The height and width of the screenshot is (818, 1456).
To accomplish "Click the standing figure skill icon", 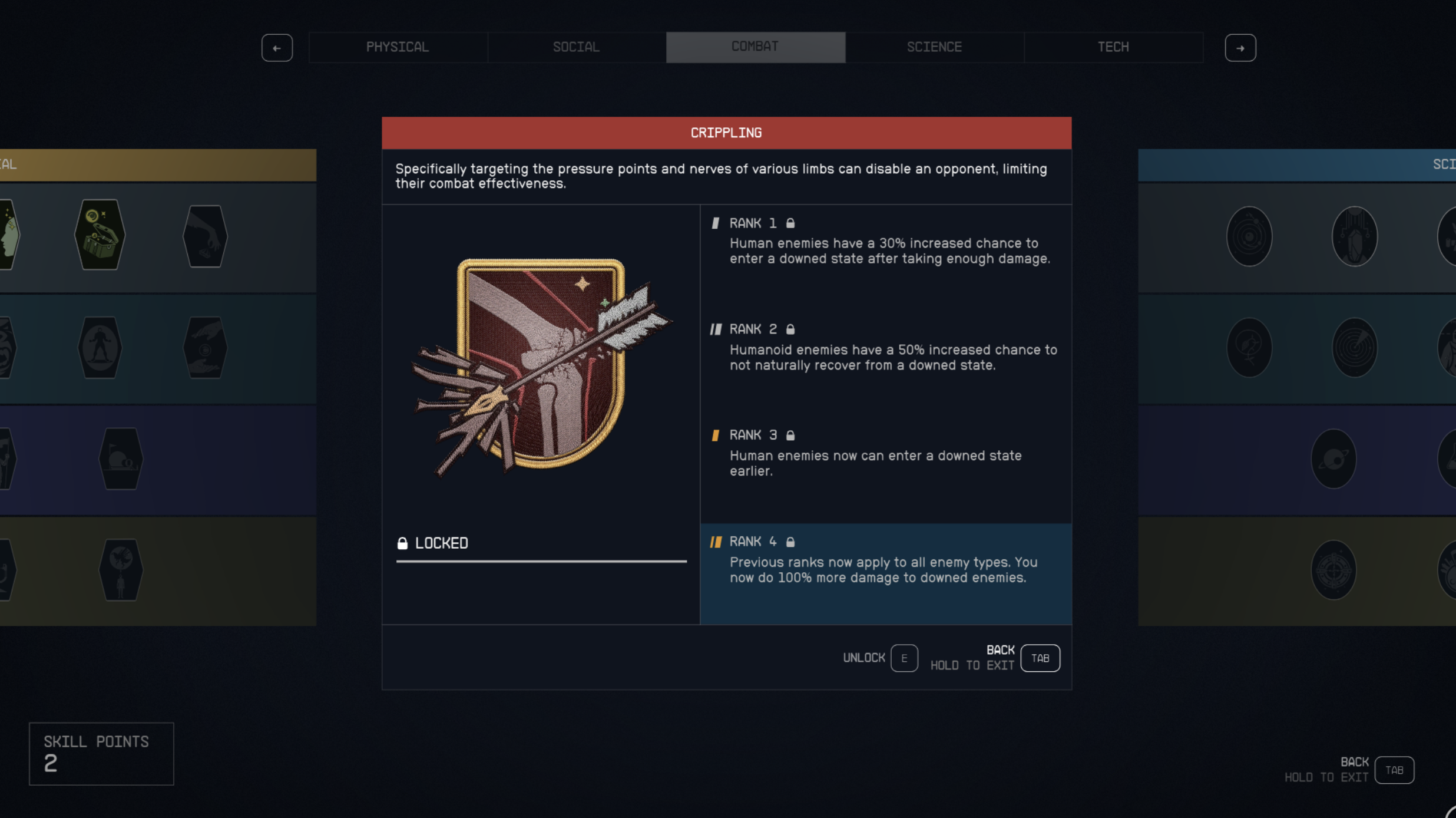I will coord(99,348).
